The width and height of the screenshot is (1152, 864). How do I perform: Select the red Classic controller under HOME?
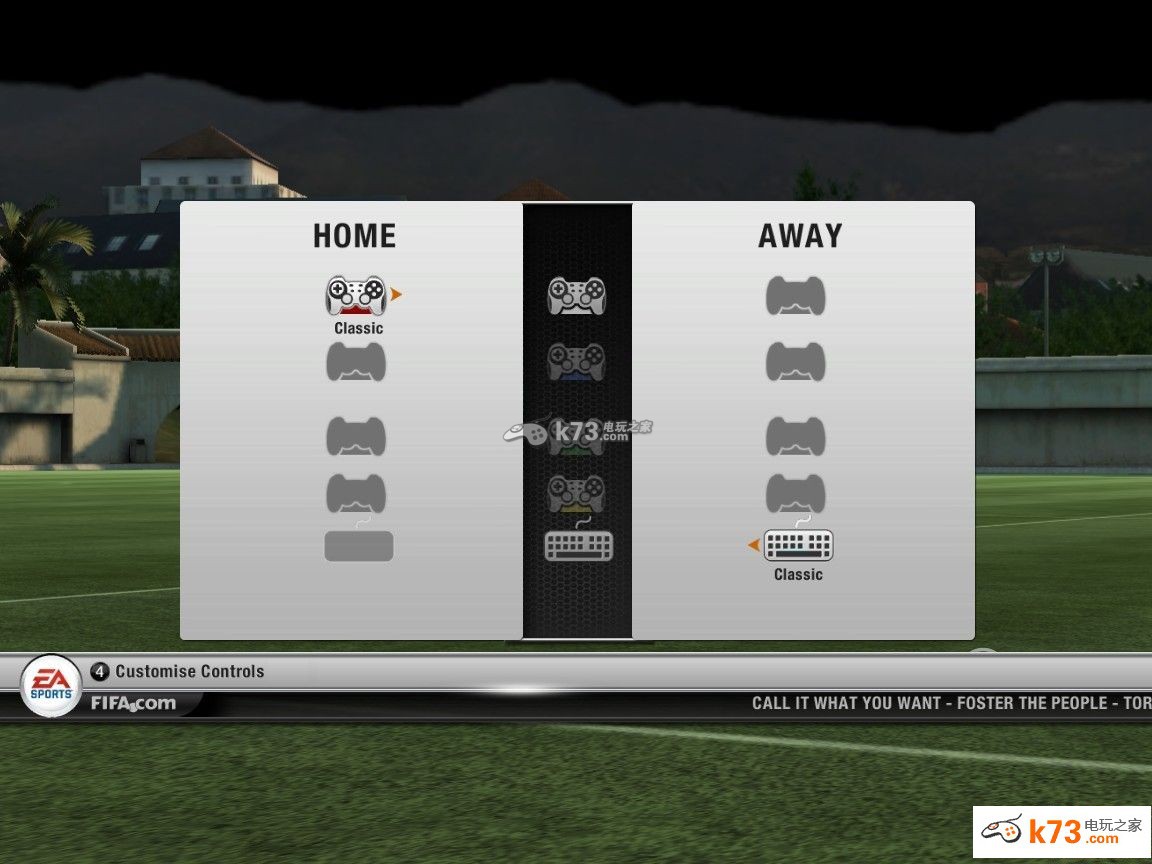(x=356, y=296)
